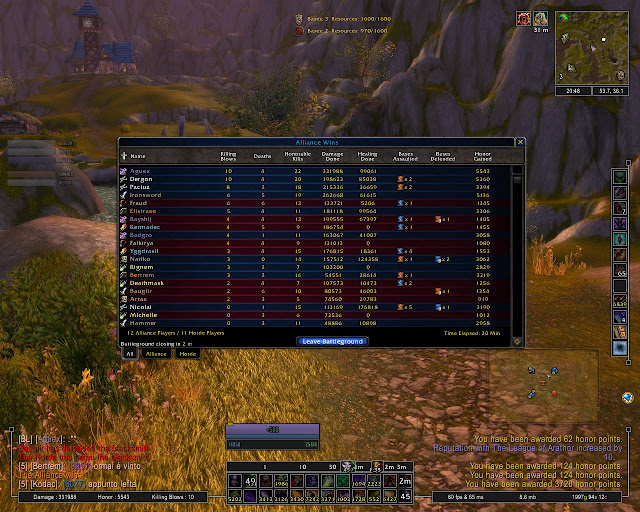Show the All players scoreboard tab
The height and width of the screenshot is (512, 640).
[129, 353]
